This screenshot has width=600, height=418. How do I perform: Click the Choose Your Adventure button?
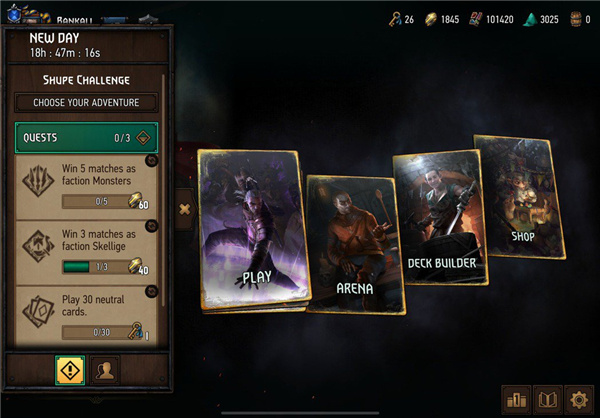86,103
